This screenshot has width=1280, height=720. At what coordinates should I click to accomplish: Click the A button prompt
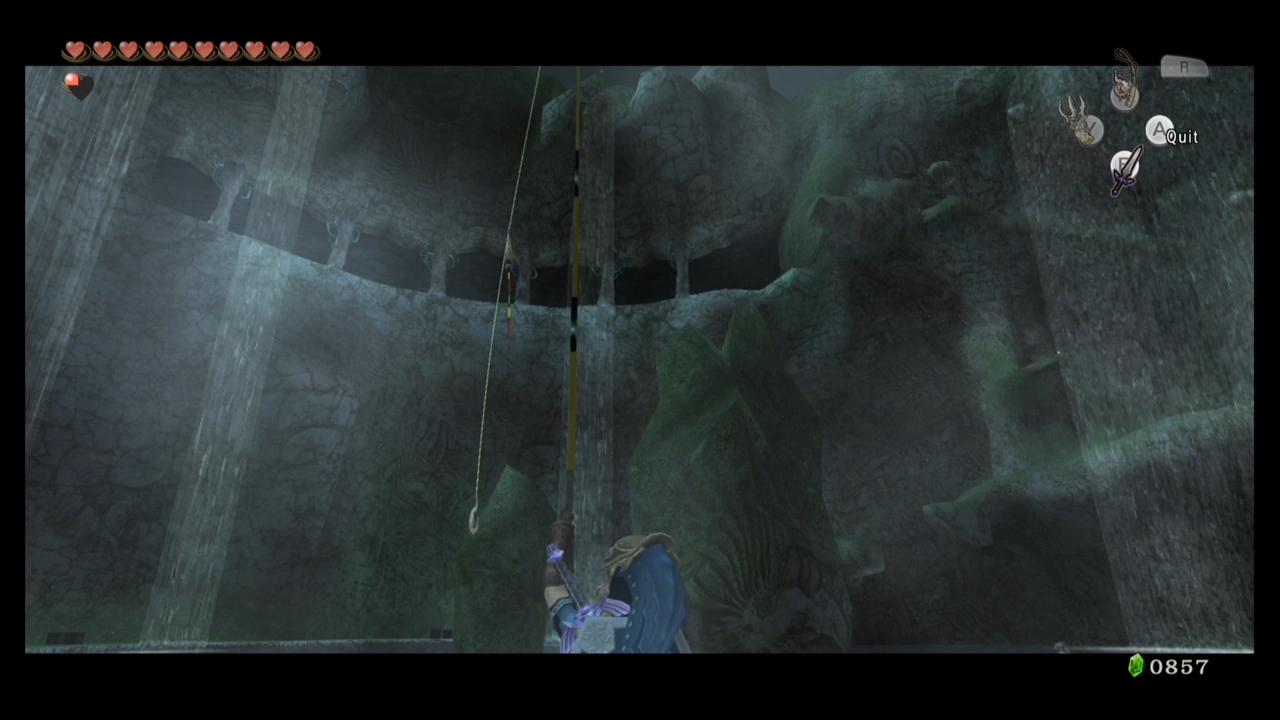[x=1159, y=131]
